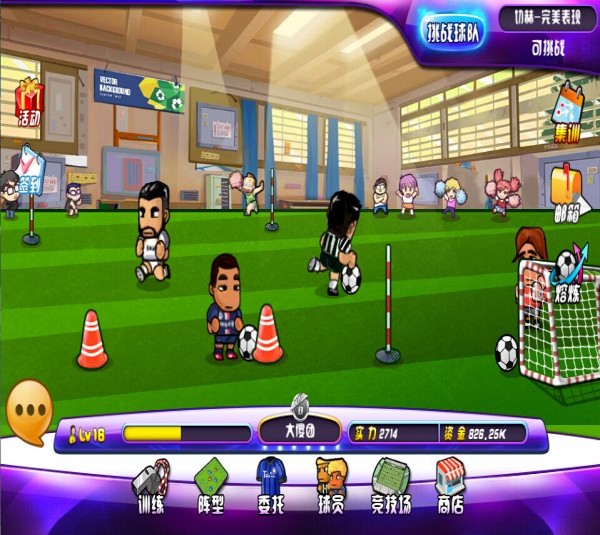600x535 pixels.
Task: Click the 挑战球队 challenge team button
Action: [453, 31]
